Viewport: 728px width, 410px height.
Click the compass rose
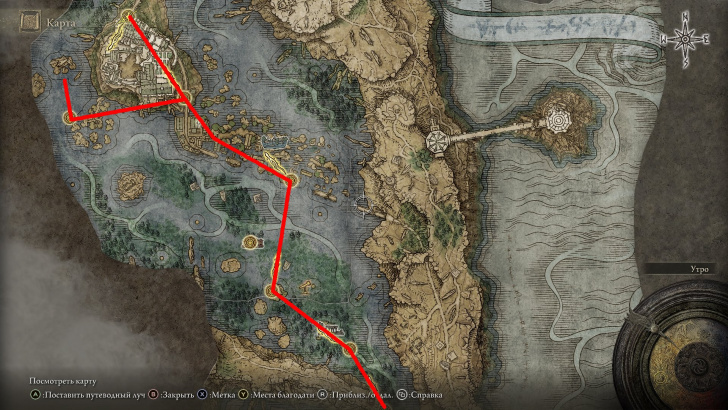686,39
